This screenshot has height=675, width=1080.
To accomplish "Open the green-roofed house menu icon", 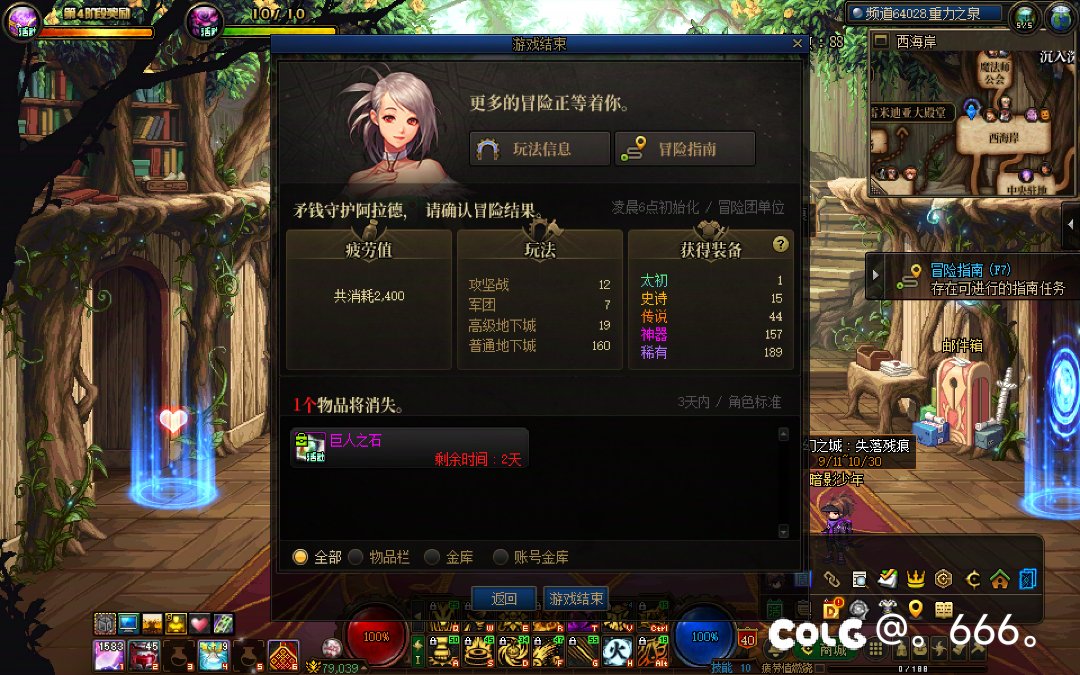I will (x=998, y=578).
